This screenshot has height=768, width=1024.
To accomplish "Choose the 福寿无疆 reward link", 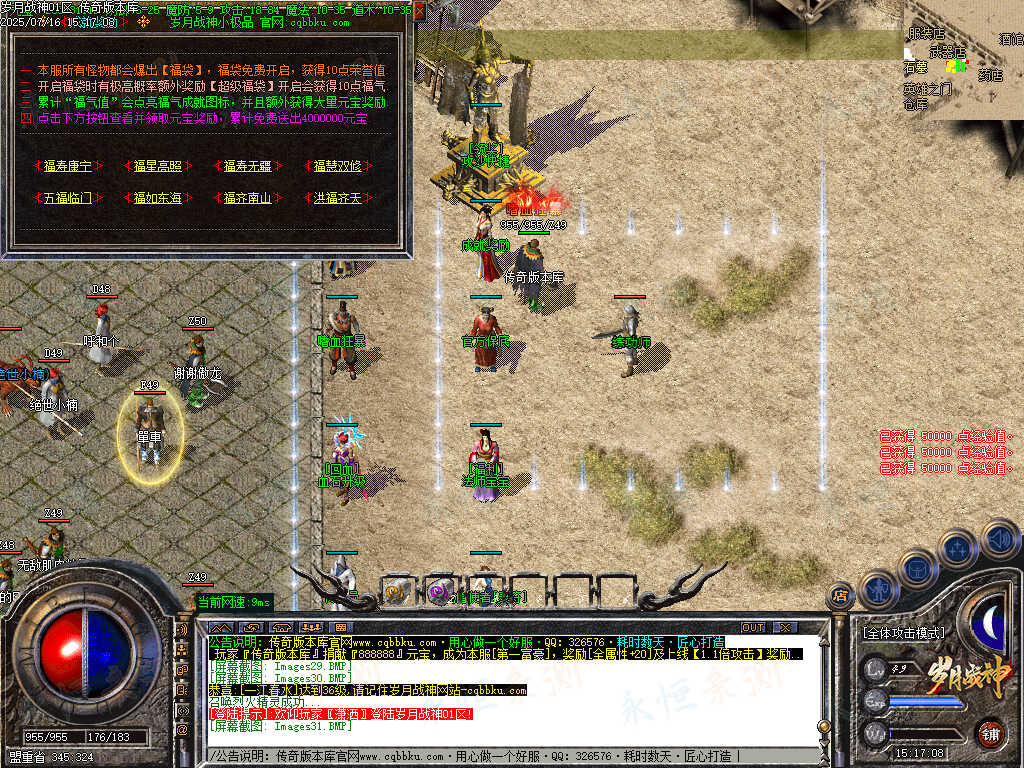I will (248, 166).
